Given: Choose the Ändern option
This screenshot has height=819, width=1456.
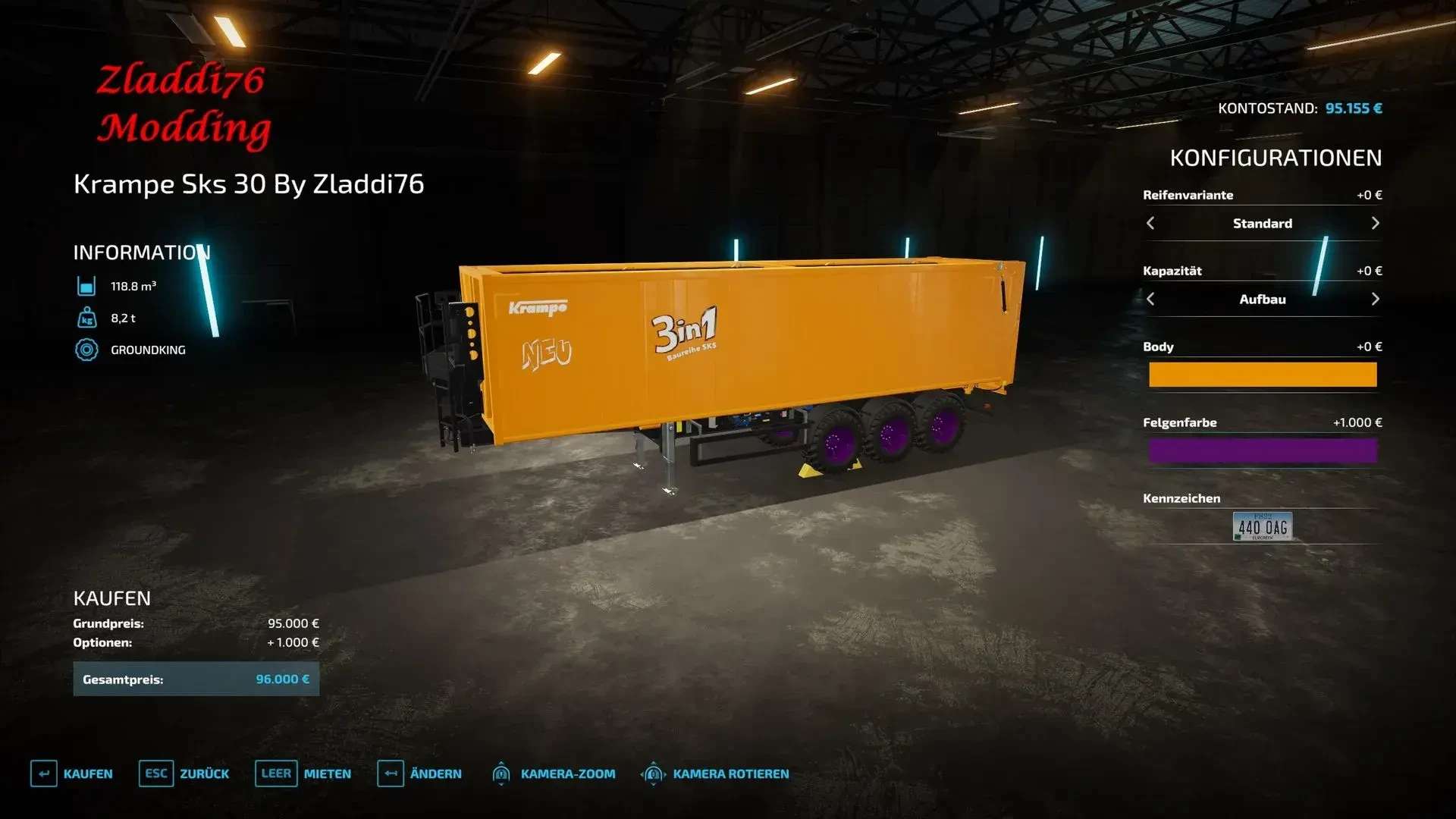Looking at the screenshot, I should tap(419, 773).
